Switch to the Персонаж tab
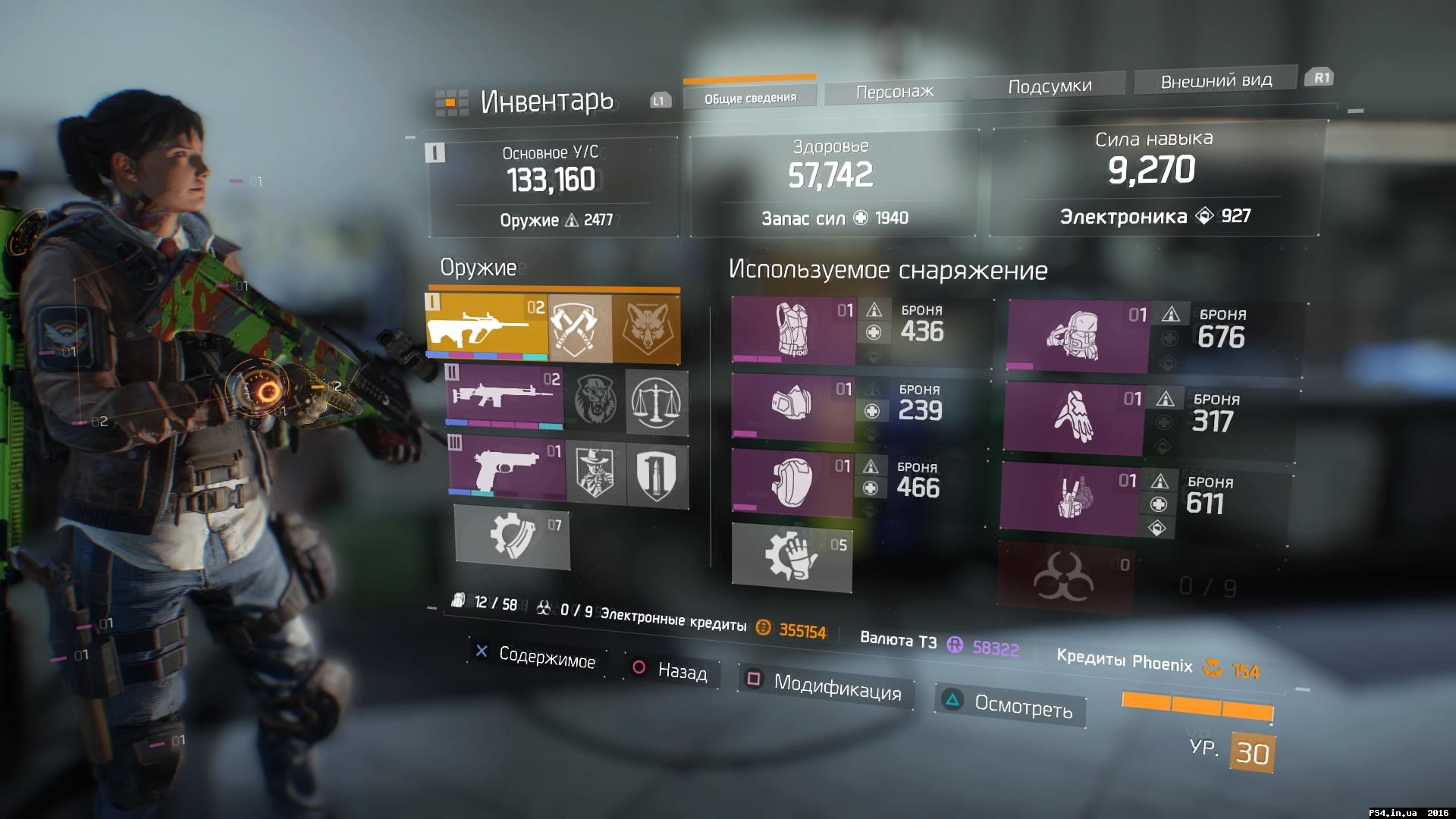The image size is (1456, 819). (894, 90)
